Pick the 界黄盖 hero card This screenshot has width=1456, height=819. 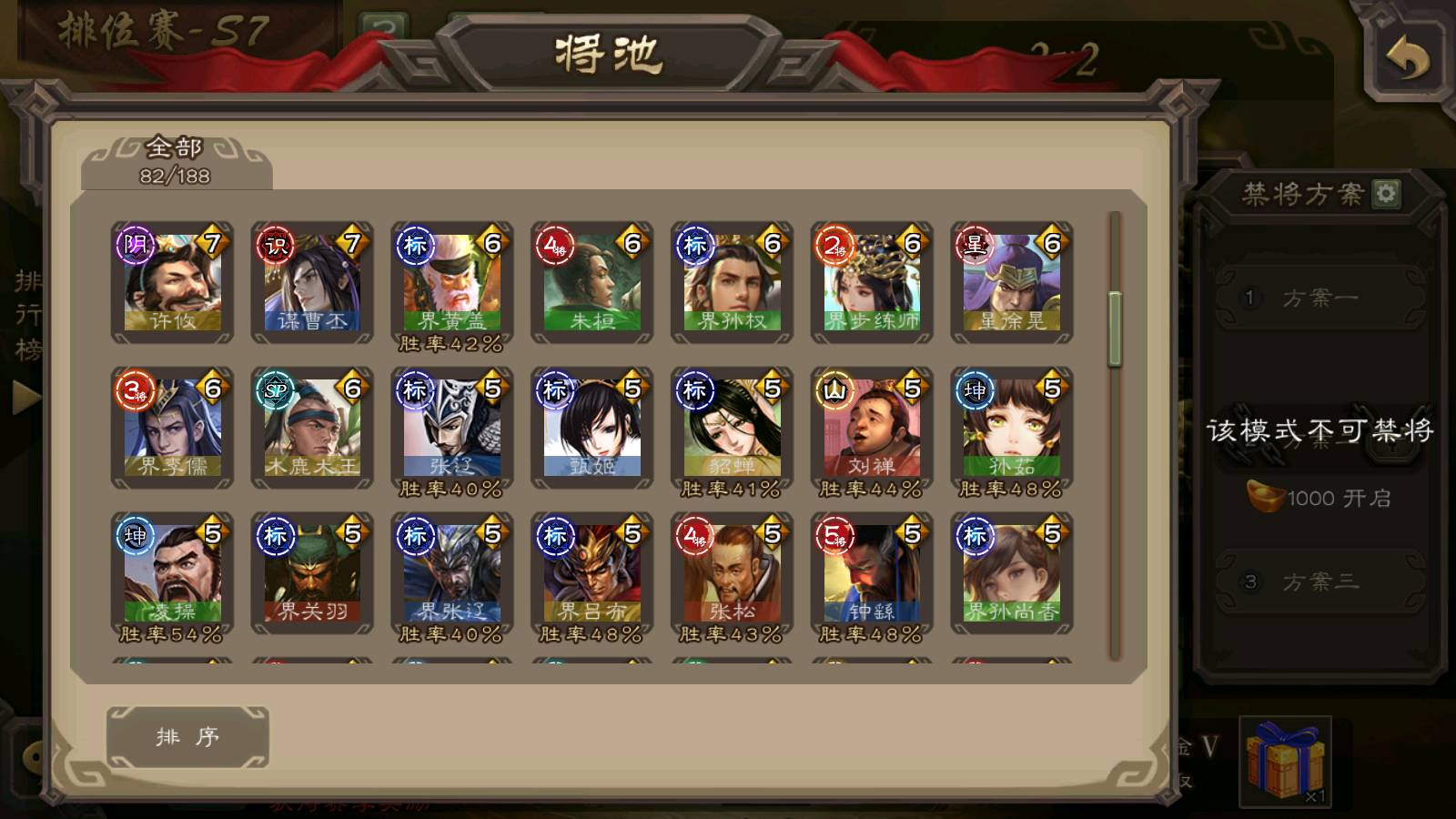tap(452, 283)
